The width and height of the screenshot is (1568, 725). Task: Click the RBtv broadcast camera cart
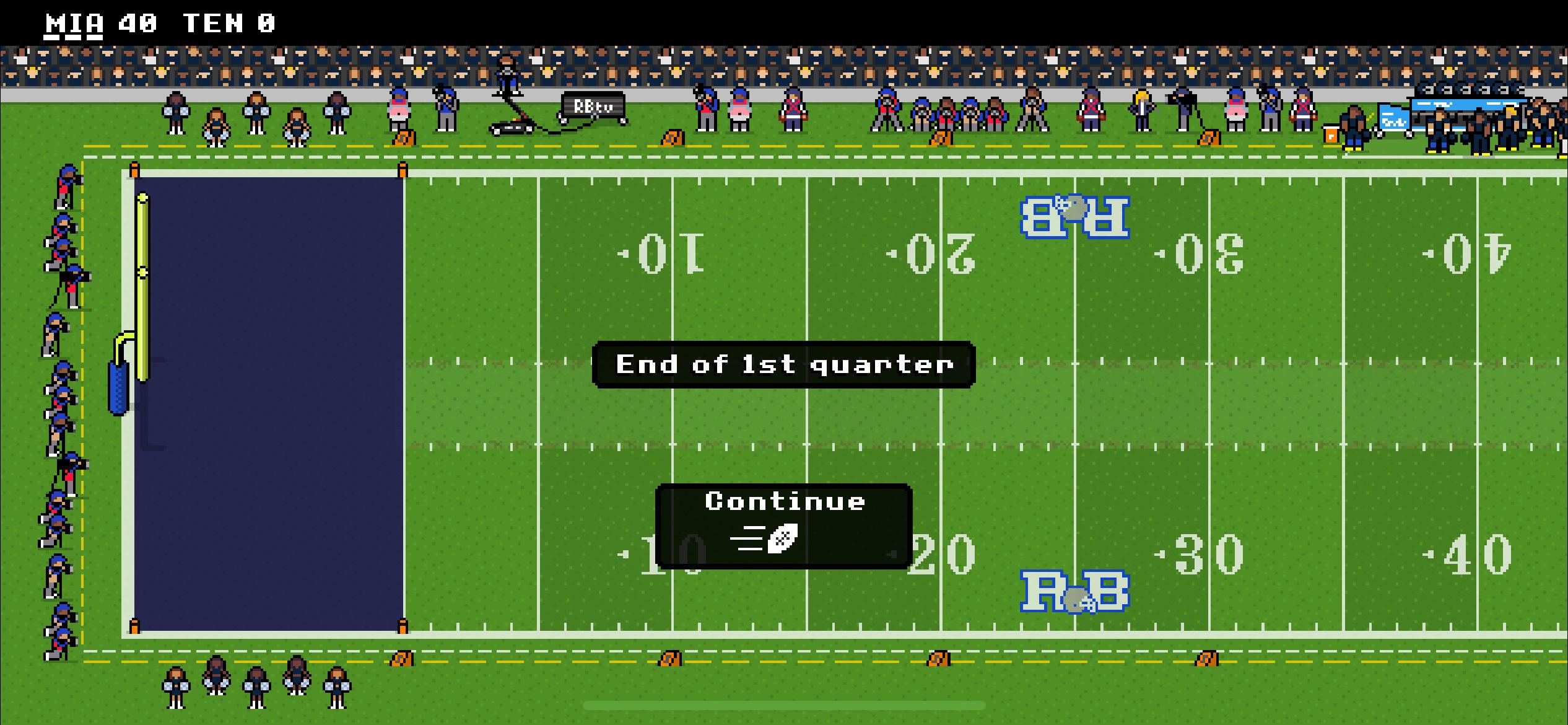(591, 108)
